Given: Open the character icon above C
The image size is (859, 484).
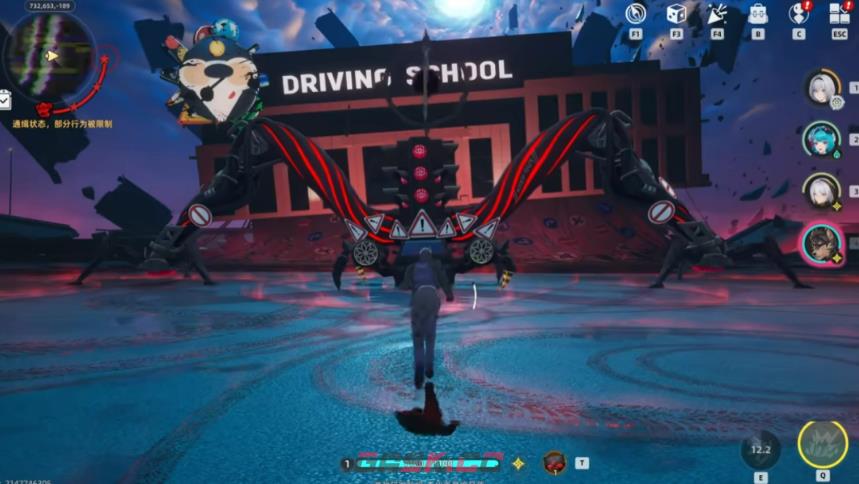Looking at the screenshot, I should coord(798,14).
